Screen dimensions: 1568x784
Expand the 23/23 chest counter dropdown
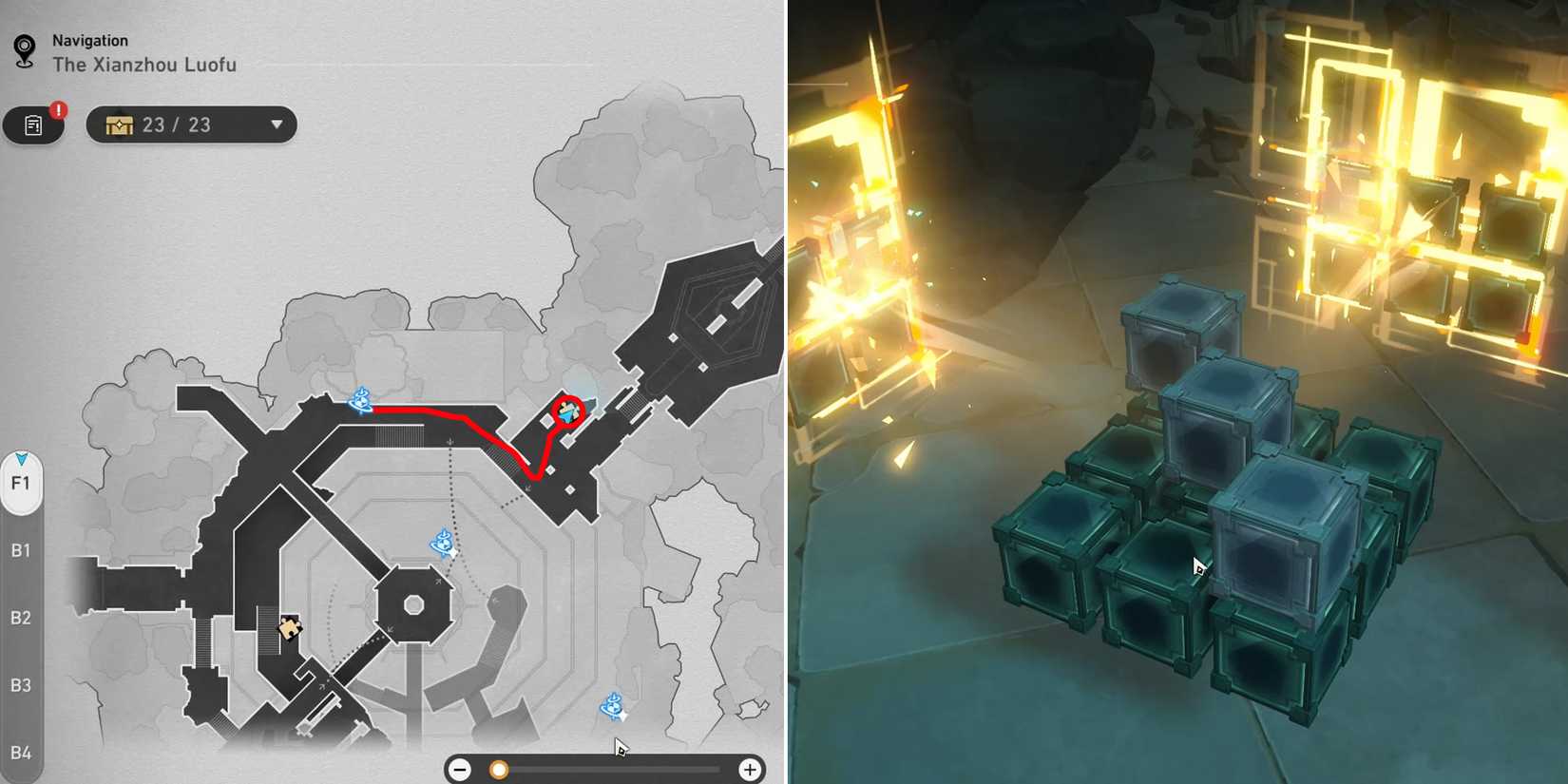(x=276, y=124)
